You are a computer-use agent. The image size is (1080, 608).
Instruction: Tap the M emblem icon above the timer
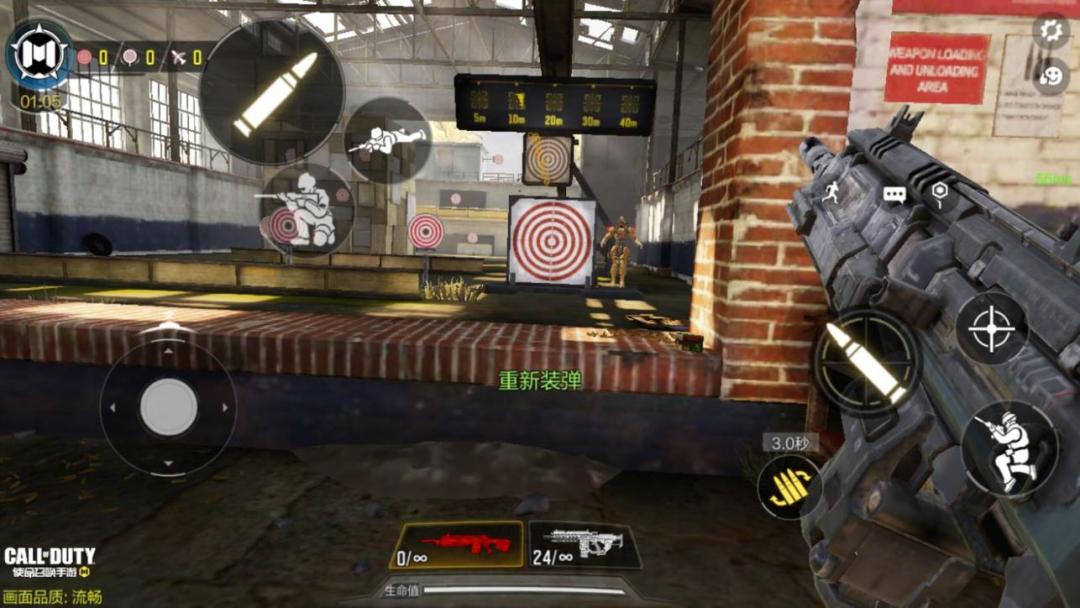40,53
